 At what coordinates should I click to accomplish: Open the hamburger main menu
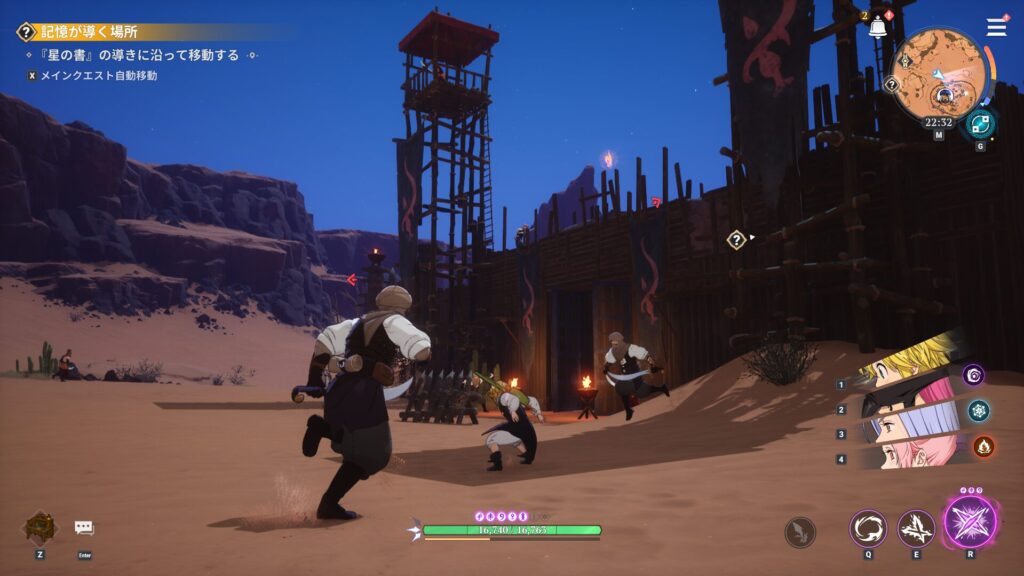click(997, 27)
